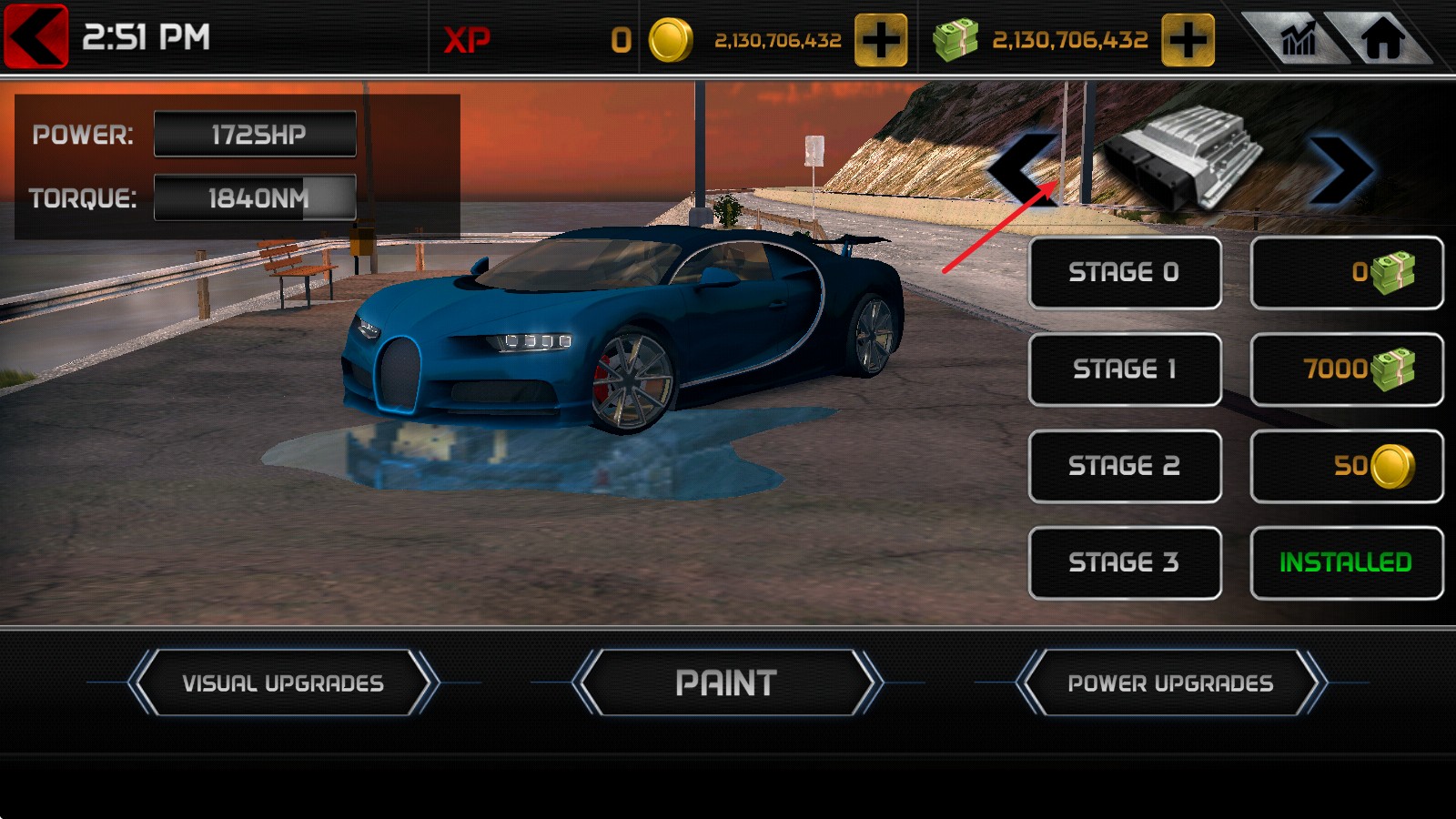Screen dimensions: 1456x819
Task: Show previous upgrade part with left arrow
Action: point(1024,169)
